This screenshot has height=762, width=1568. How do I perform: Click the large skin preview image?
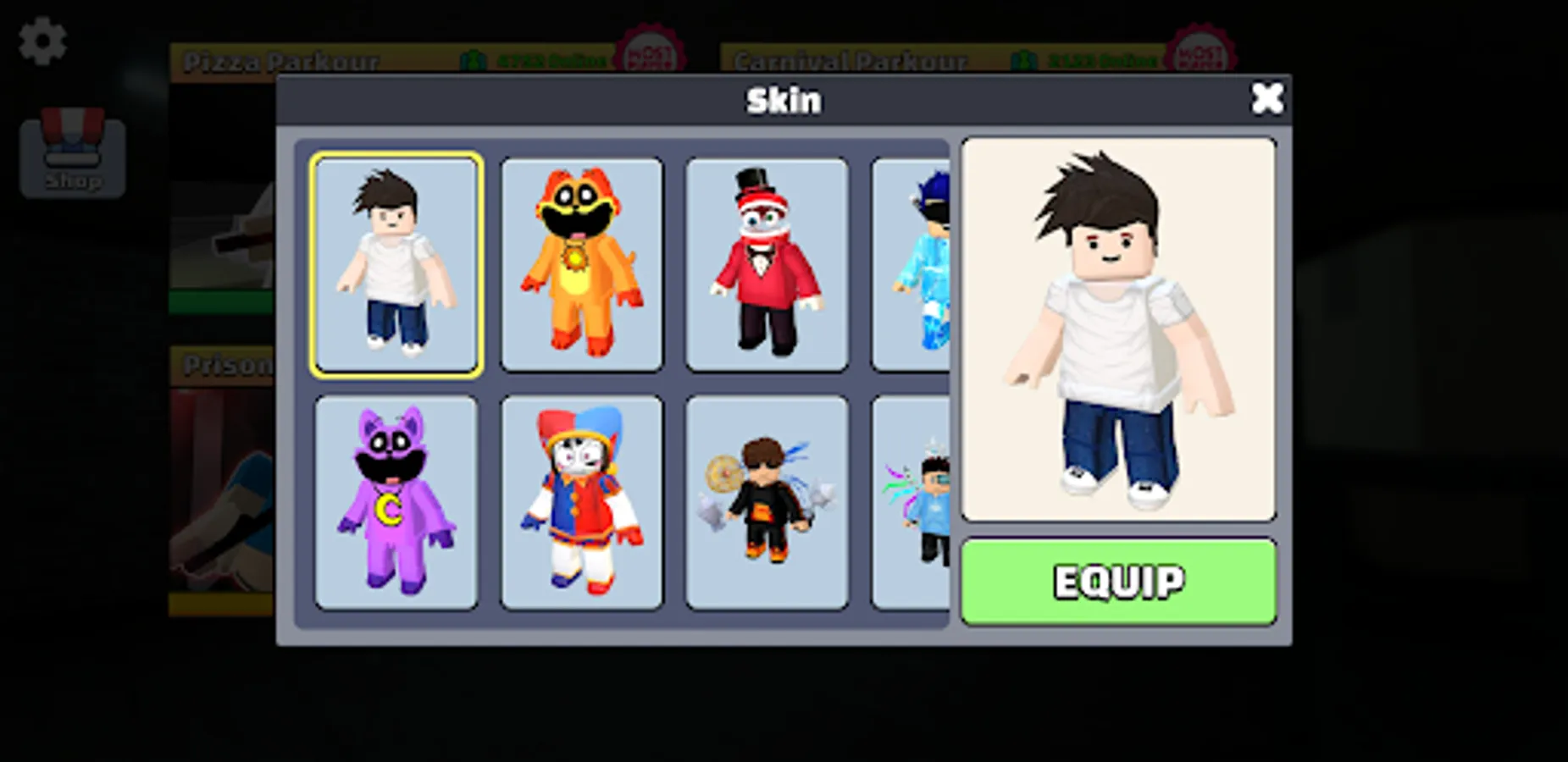tap(1117, 330)
